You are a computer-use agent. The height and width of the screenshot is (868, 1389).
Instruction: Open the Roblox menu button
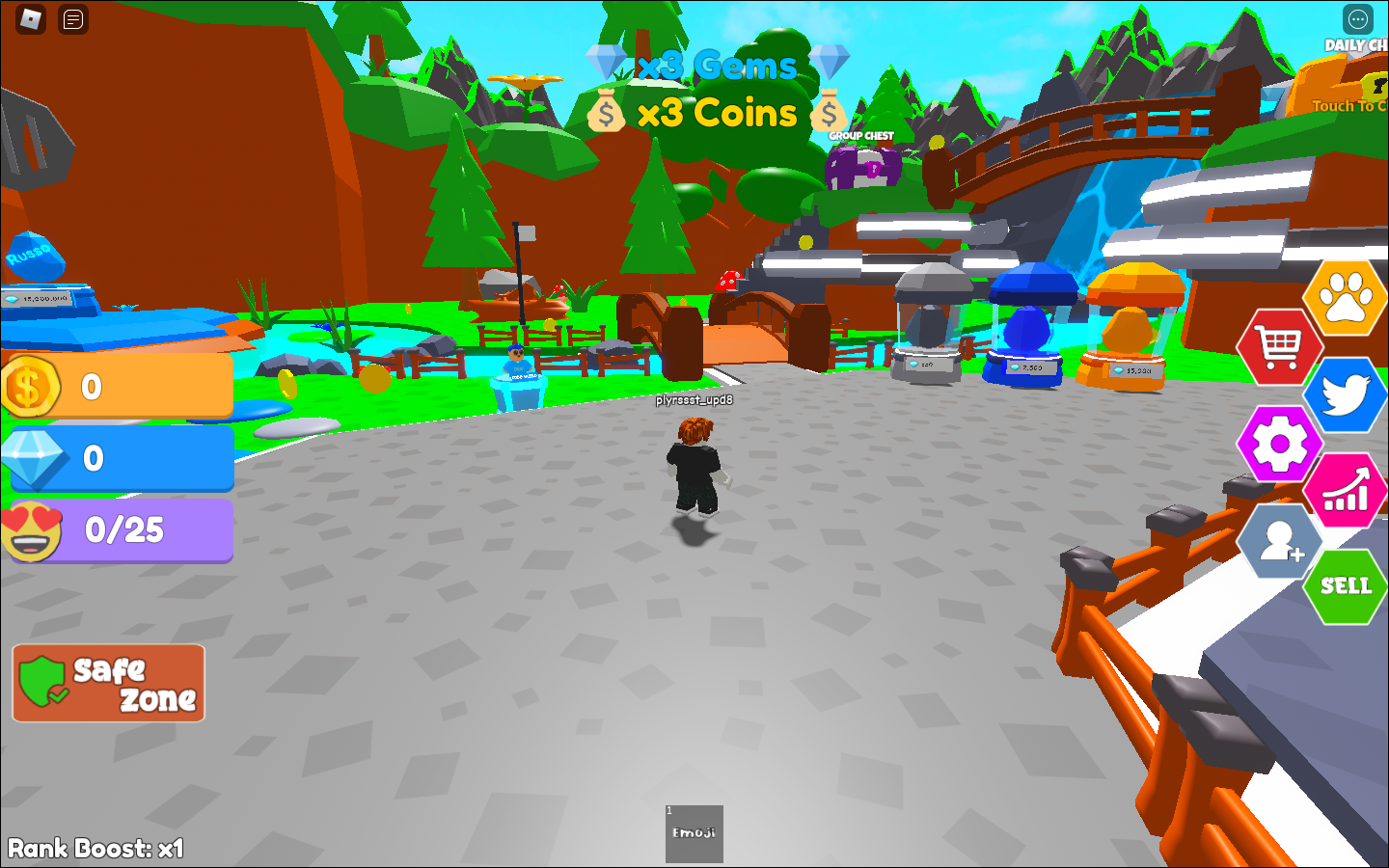point(29,19)
